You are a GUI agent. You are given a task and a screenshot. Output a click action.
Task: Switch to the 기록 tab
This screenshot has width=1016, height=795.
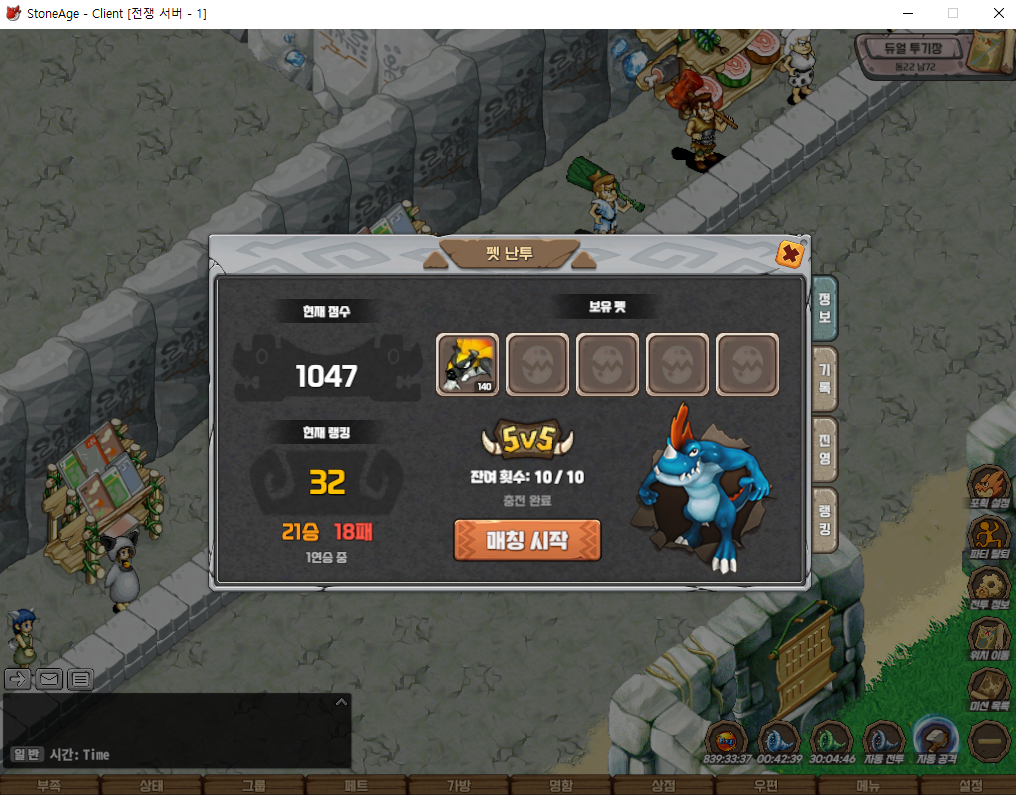click(x=825, y=379)
